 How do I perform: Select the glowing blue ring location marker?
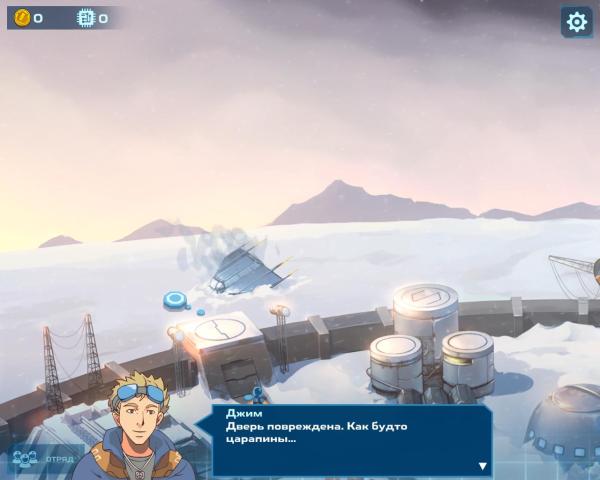click(177, 297)
